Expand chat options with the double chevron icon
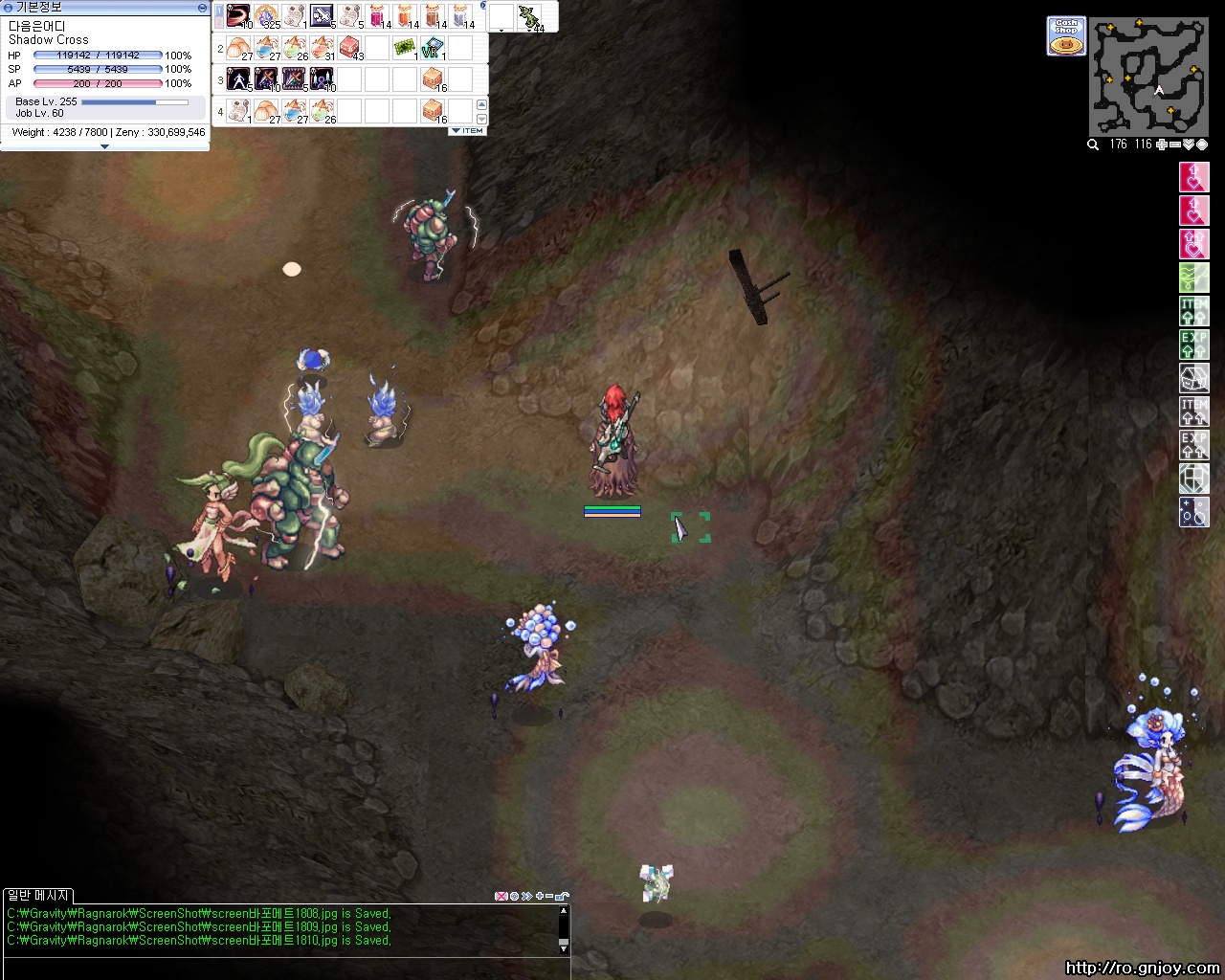1225x980 pixels. [x=525, y=898]
